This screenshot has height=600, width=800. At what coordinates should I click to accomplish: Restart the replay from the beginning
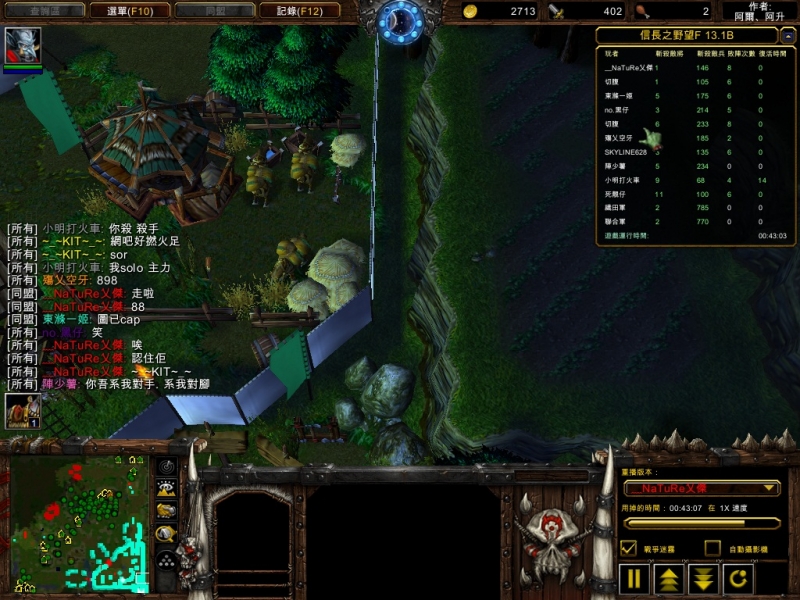tap(738, 578)
